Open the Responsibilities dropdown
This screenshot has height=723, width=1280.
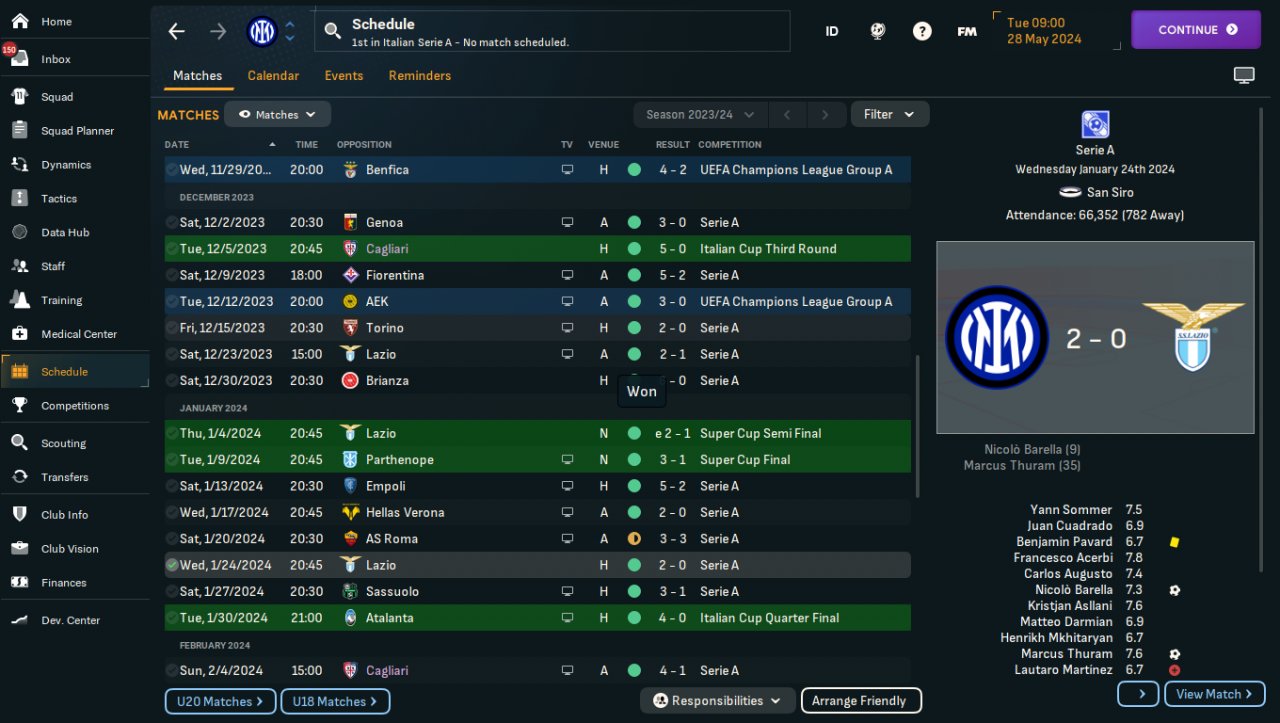tap(718, 701)
